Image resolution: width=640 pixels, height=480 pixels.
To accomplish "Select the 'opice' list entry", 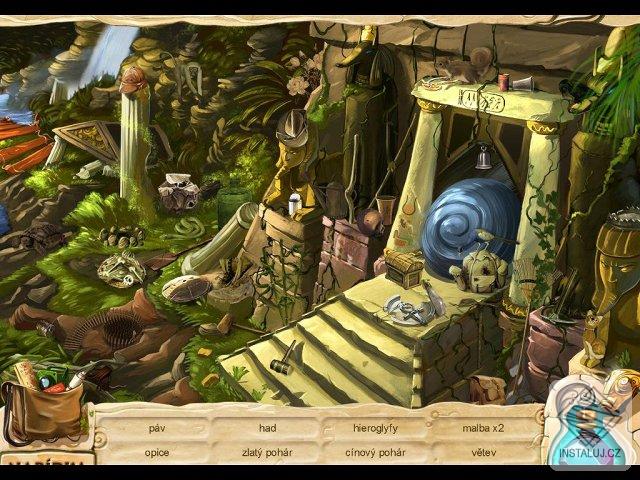I will tap(156, 452).
